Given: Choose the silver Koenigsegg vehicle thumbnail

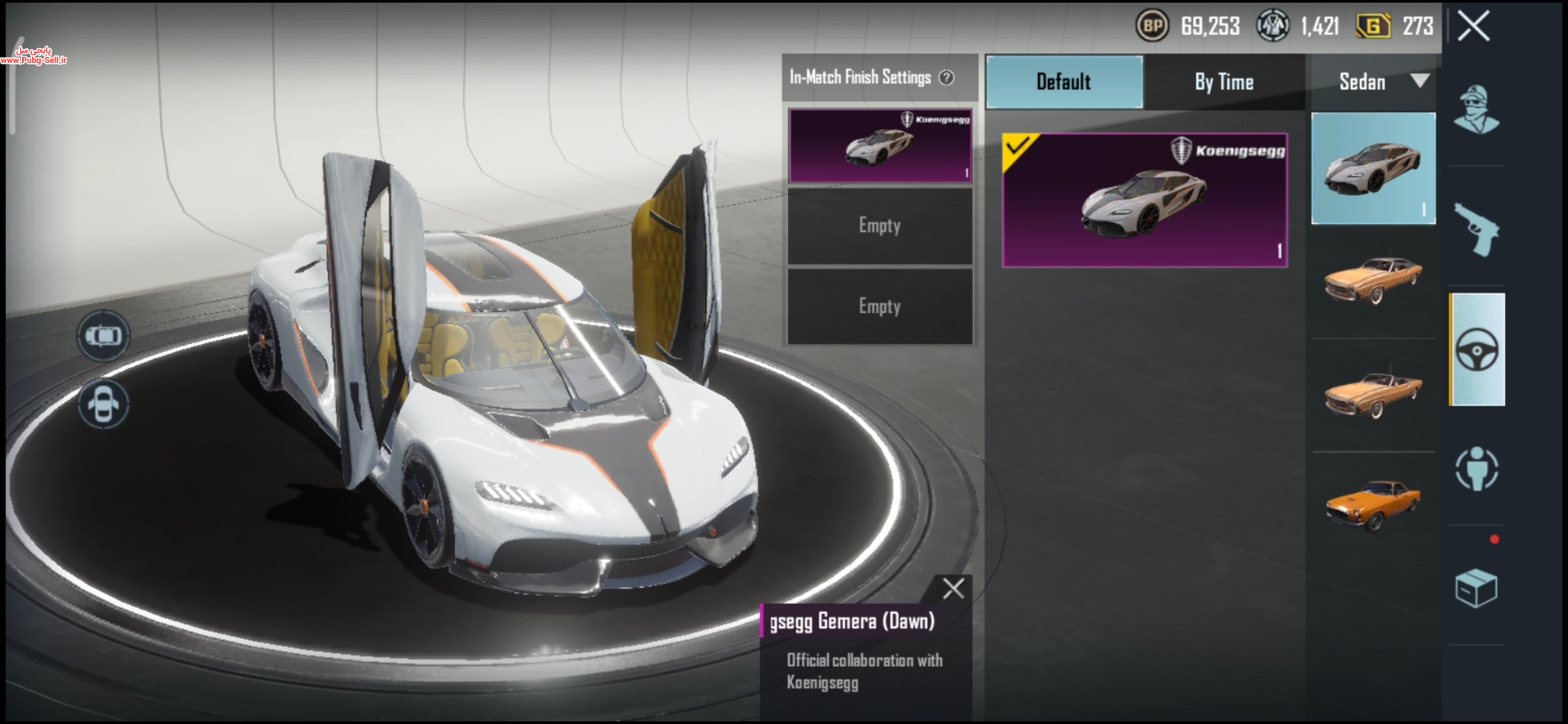Looking at the screenshot, I should click(x=1373, y=168).
